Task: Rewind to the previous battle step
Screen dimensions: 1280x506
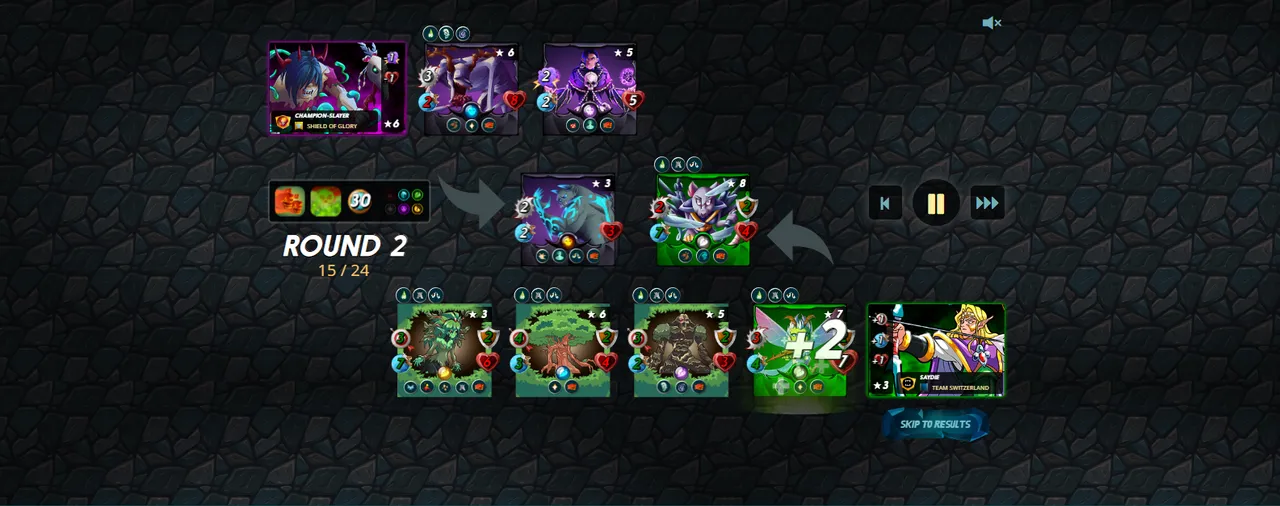Action: (885, 204)
